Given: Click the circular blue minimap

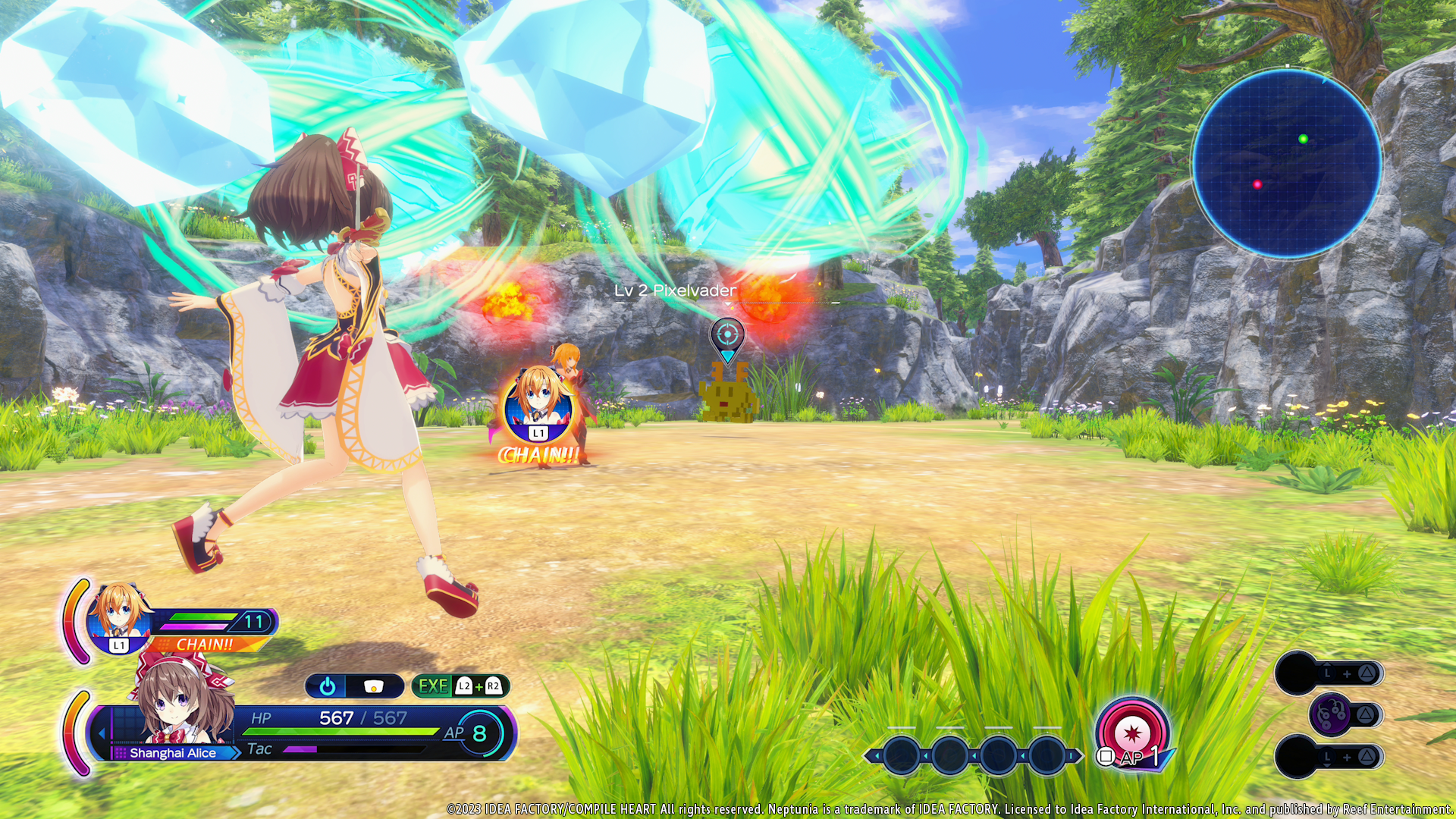Looking at the screenshot, I should tap(1287, 163).
